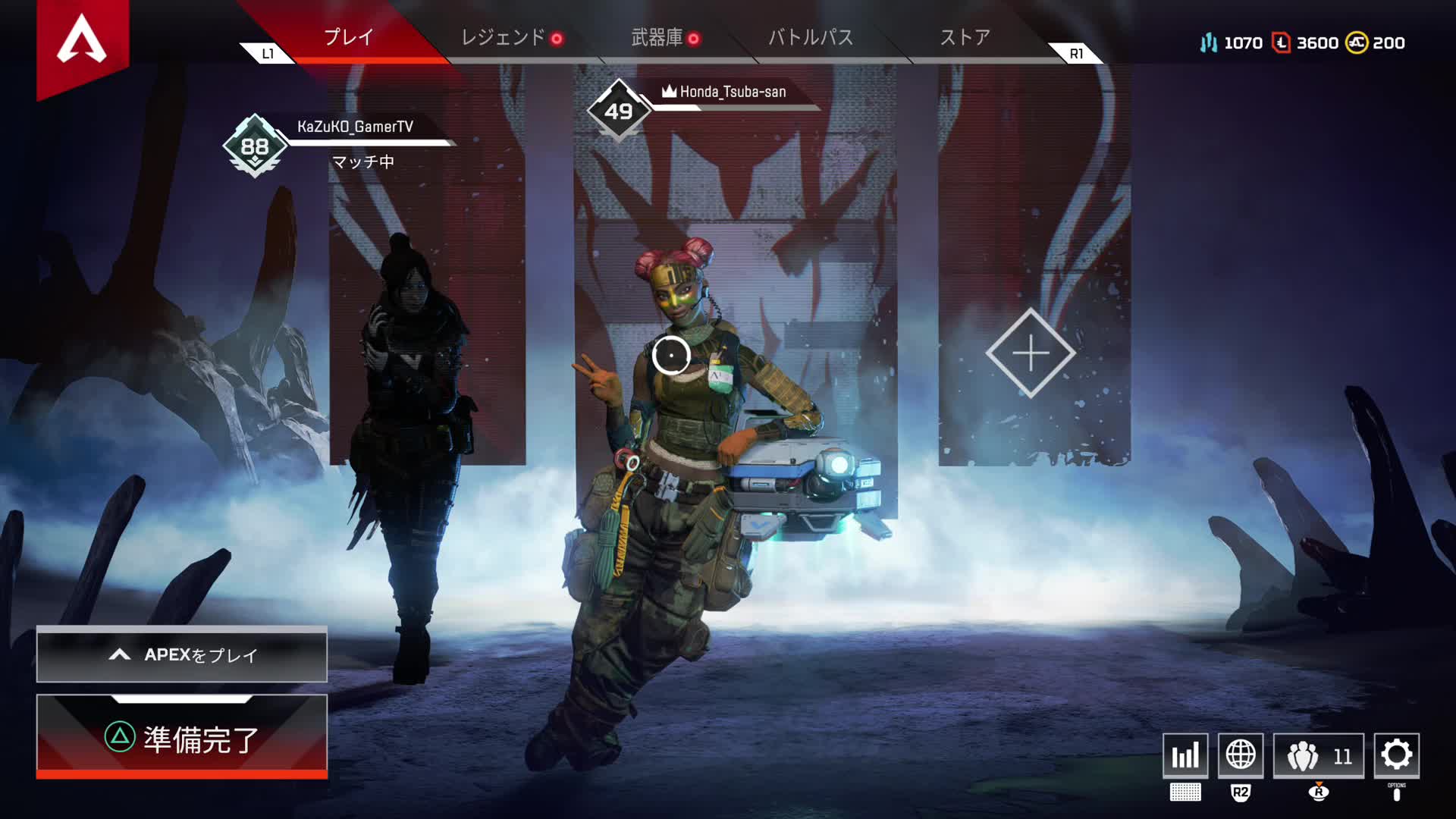This screenshot has height=819, width=1456.
Task: Open the globe data center button
Action: point(1241,755)
